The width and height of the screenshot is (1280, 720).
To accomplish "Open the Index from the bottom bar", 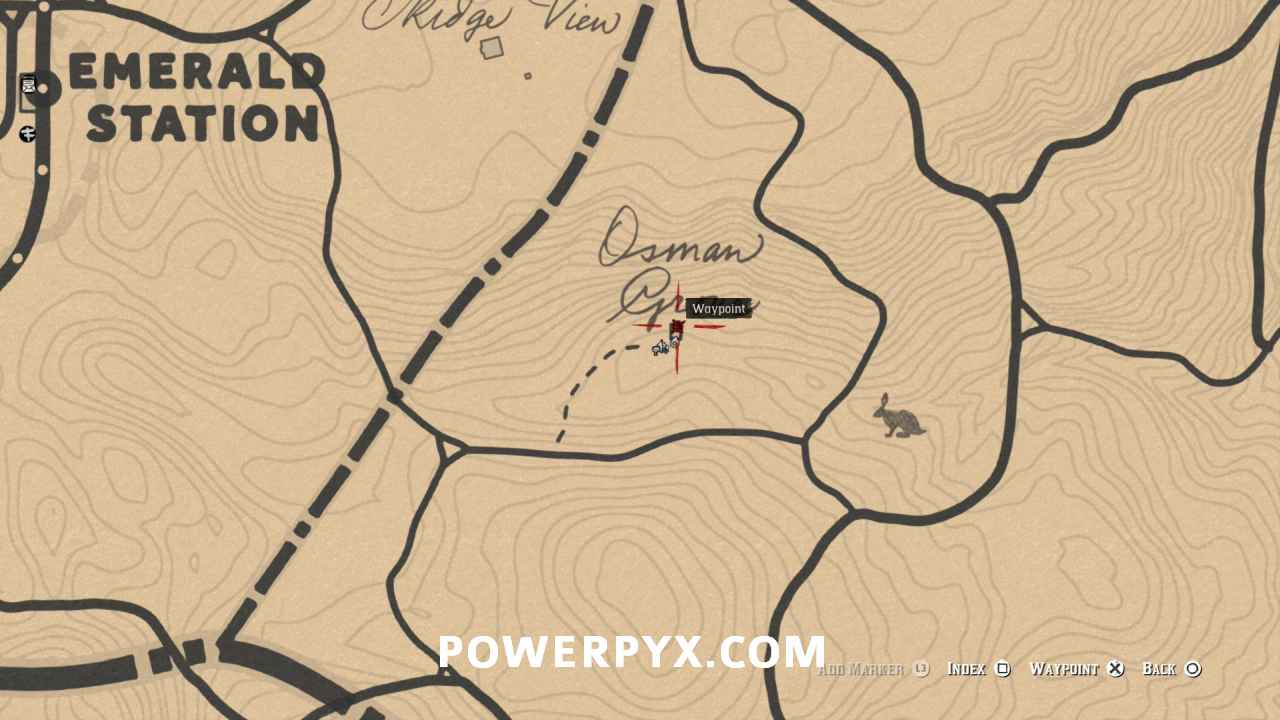I will pos(966,668).
